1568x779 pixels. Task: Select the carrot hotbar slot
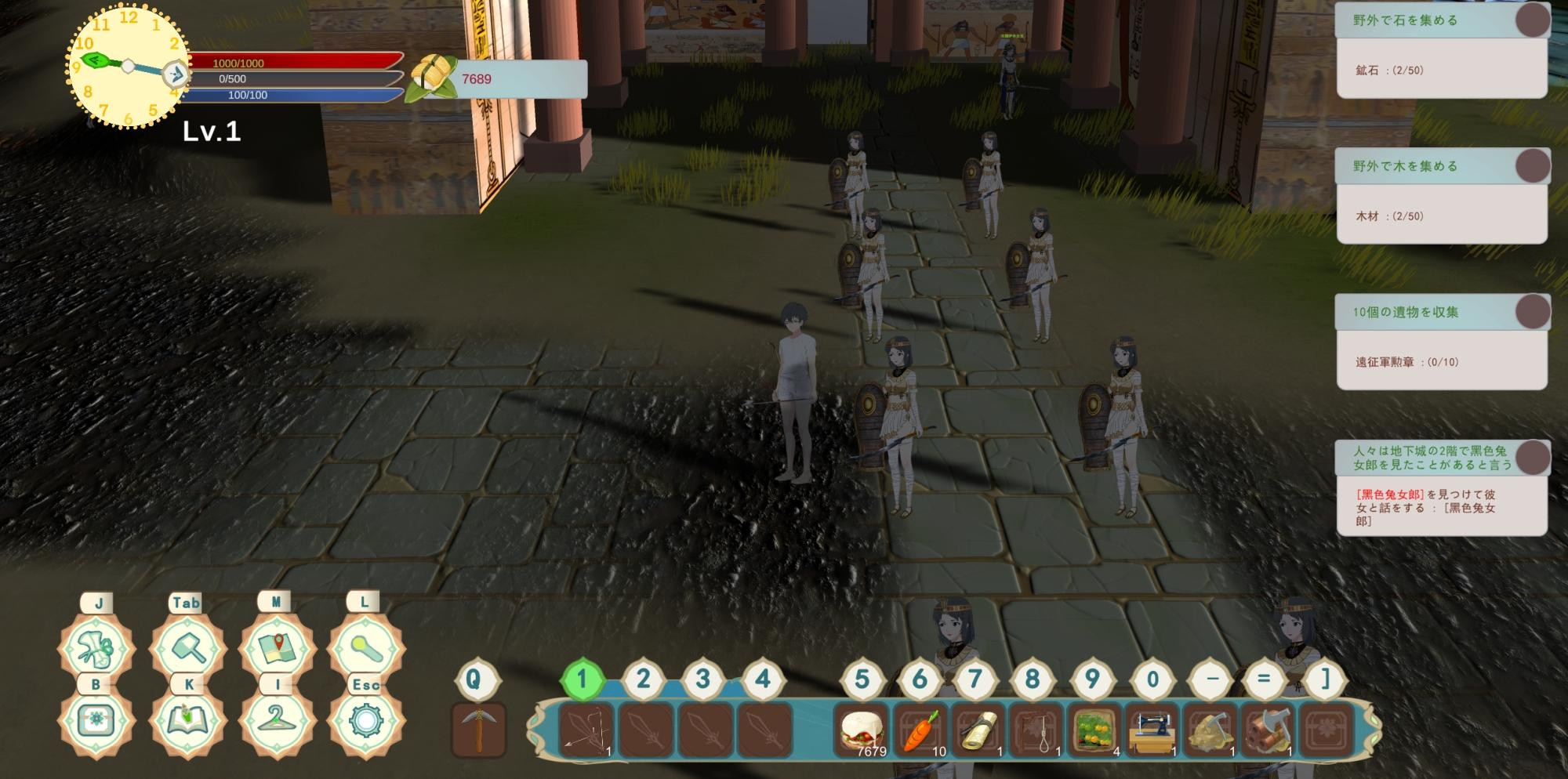click(920, 730)
